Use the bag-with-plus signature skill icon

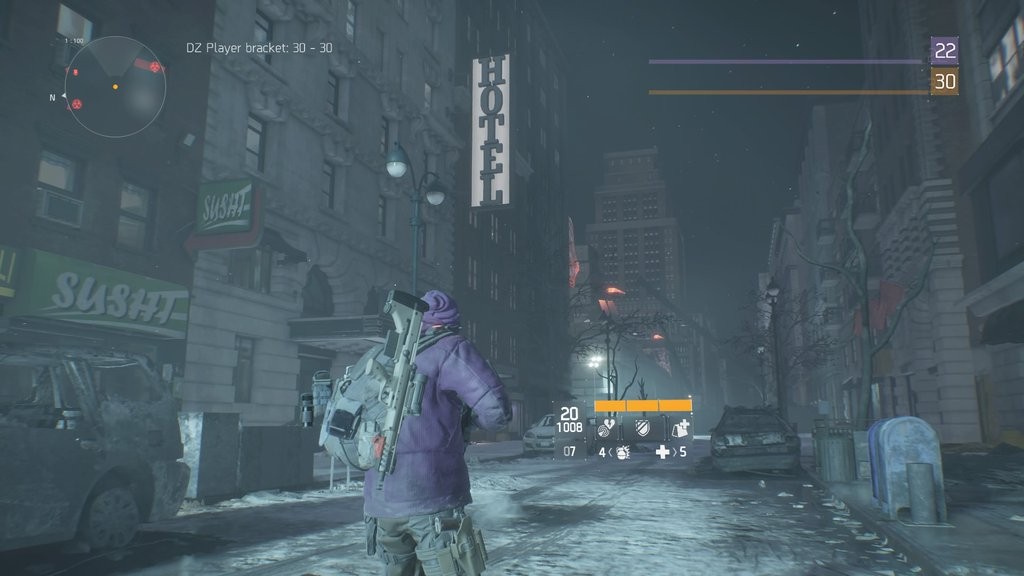click(x=678, y=429)
